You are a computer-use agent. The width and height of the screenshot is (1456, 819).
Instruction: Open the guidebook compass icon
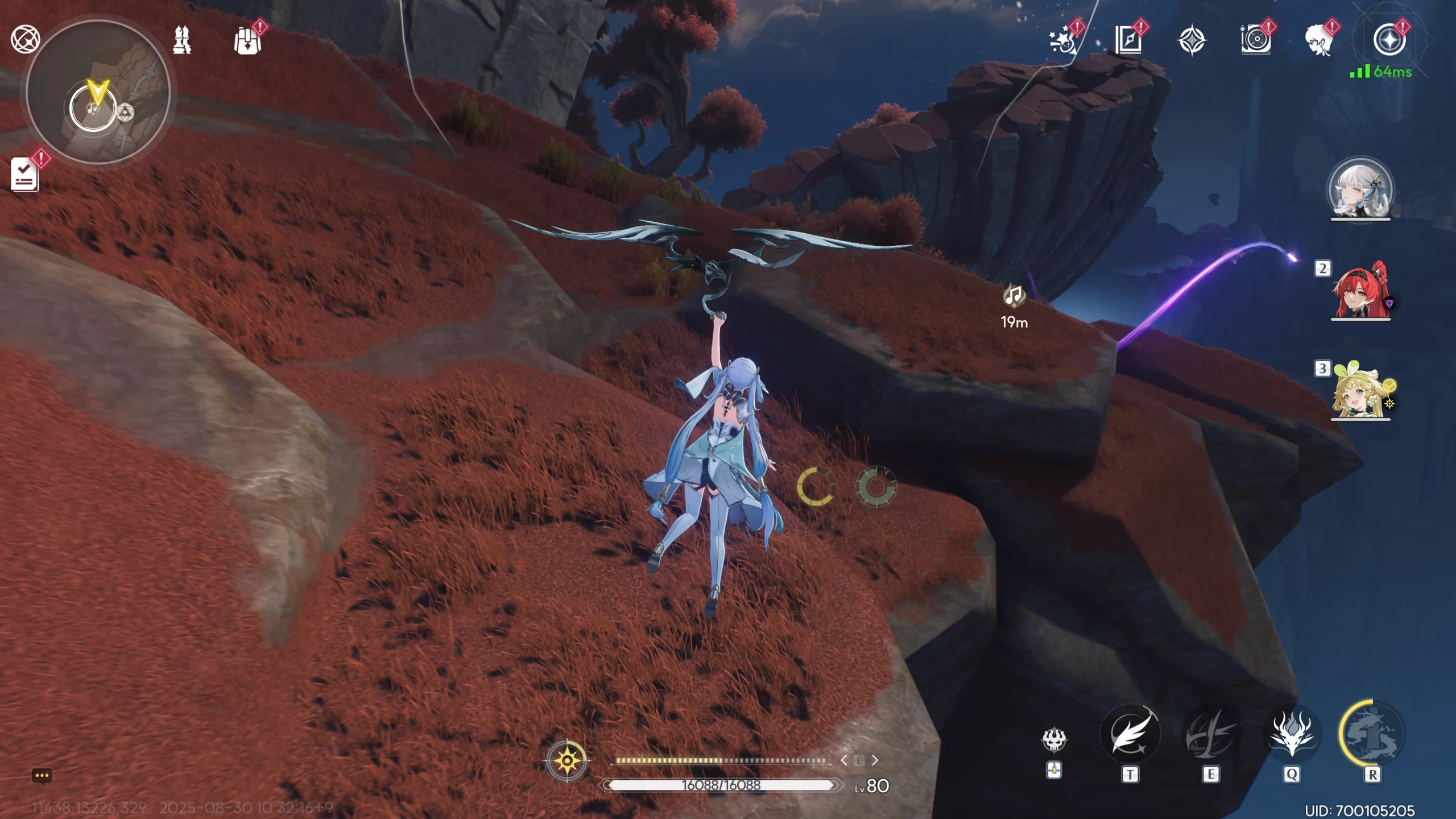[1128, 40]
